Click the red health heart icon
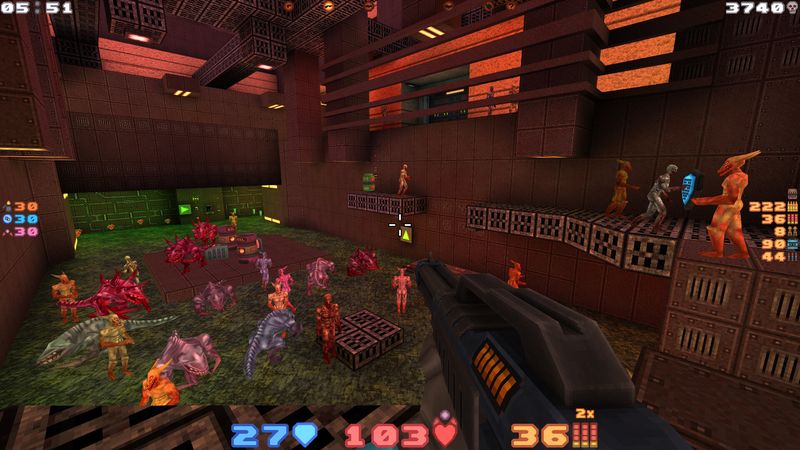This screenshot has height=450, width=800. (x=446, y=435)
